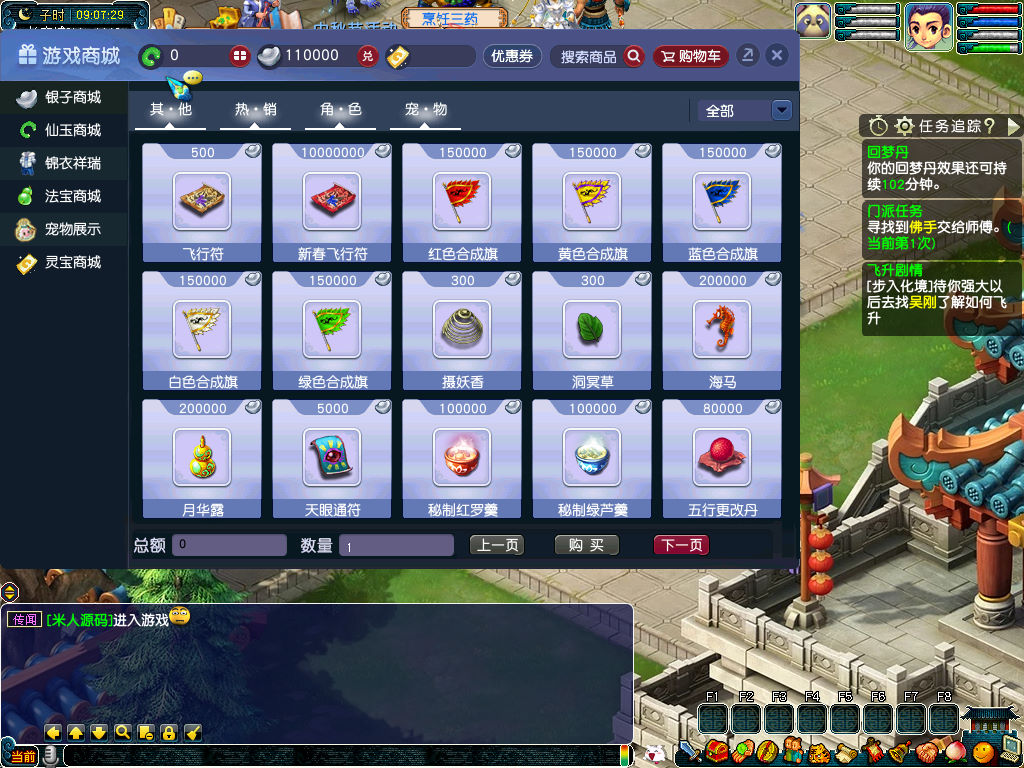Viewport: 1024px width, 768px height.
Task: Open the 银子商城 shop category
Action: (62, 97)
